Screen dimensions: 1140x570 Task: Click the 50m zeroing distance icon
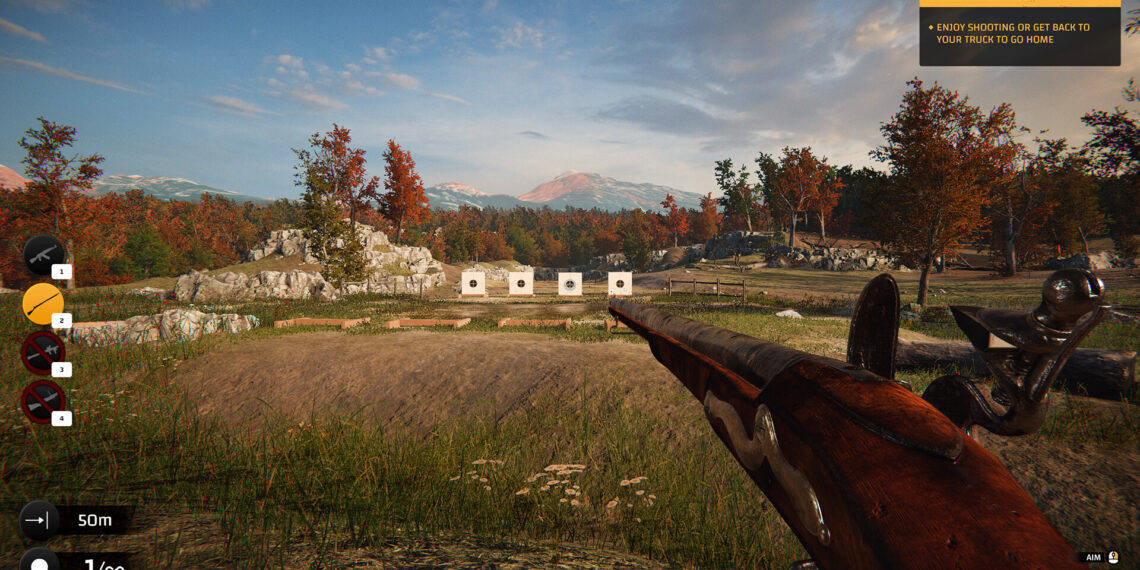click(x=39, y=520)
